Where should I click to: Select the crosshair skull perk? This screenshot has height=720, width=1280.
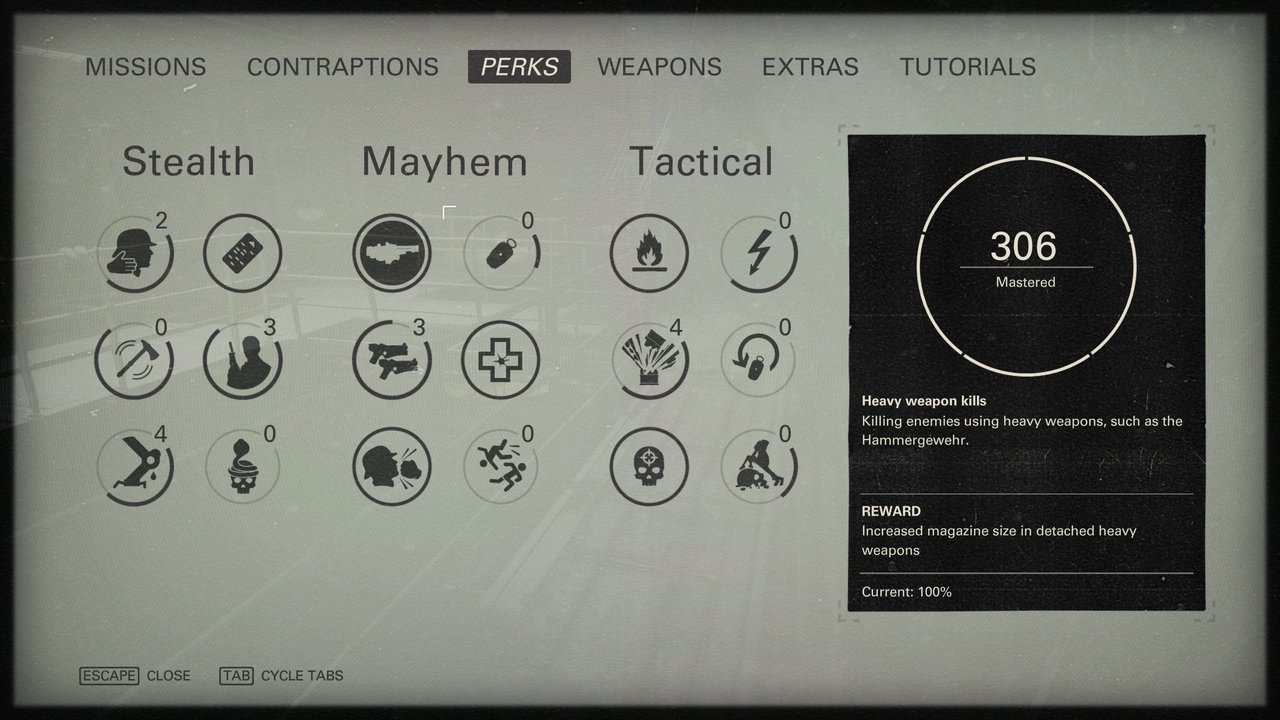coord(649,466)
